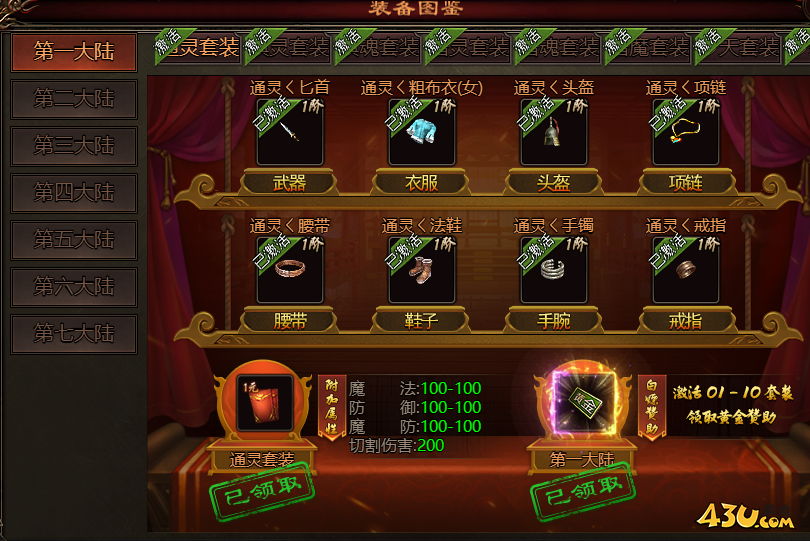Open the 第七大陆 continent entry
Image resolution: width=810 pixels, height=541 pixels.
coord(74,334)
